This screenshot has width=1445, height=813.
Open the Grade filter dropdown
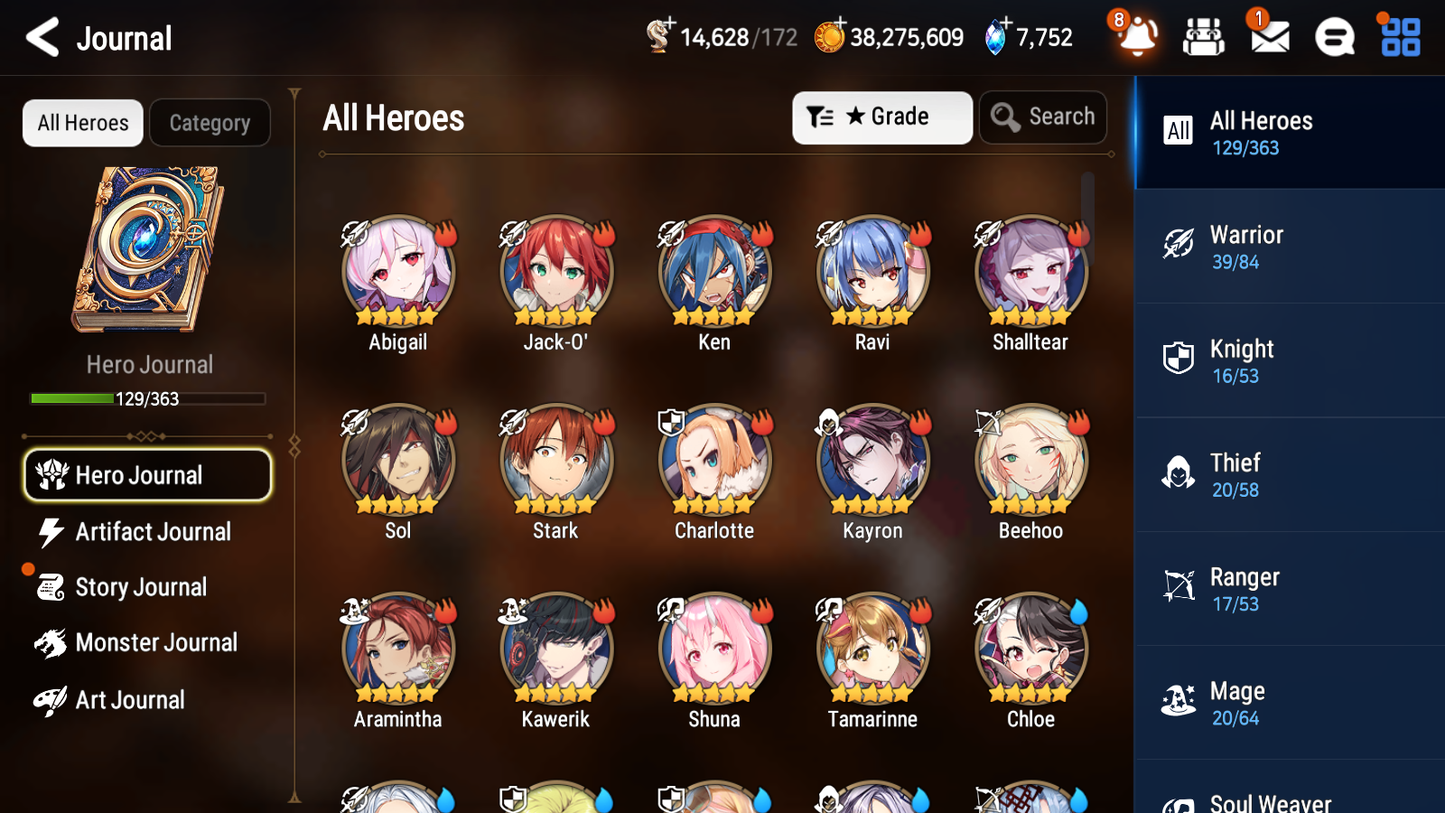(x=882, y=117)
